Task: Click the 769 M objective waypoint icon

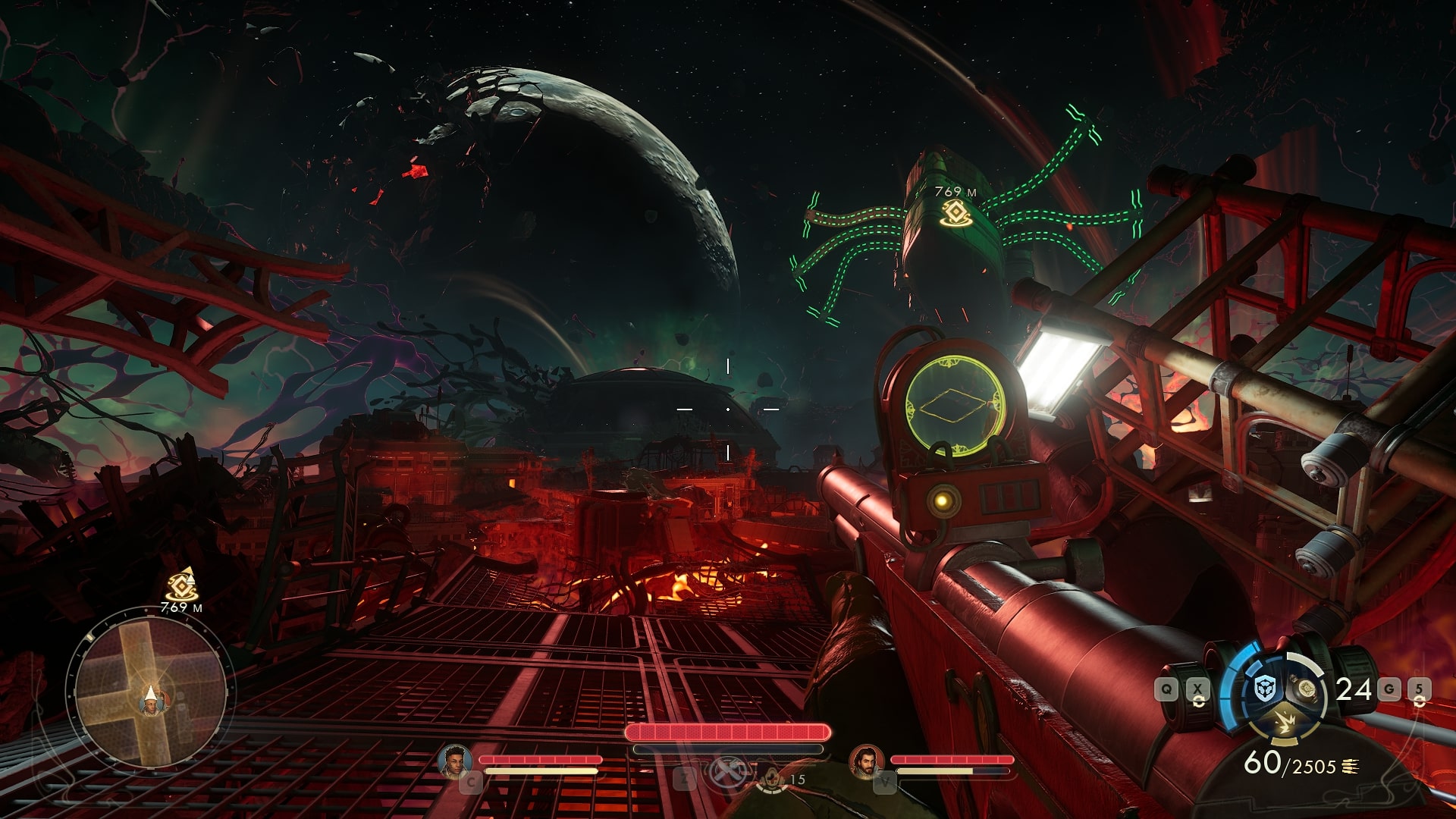Action: tap(955, 213)
